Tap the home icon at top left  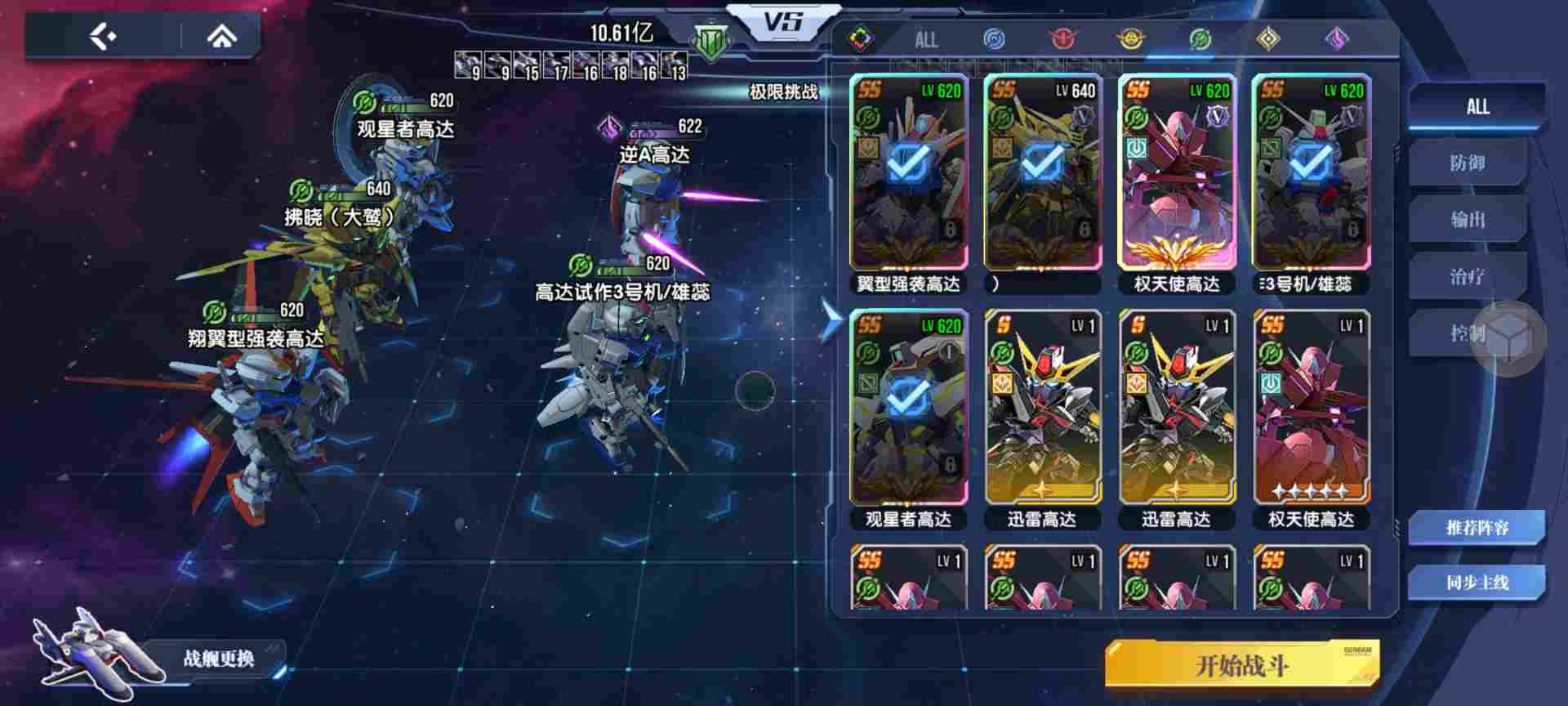pos(220,36)
